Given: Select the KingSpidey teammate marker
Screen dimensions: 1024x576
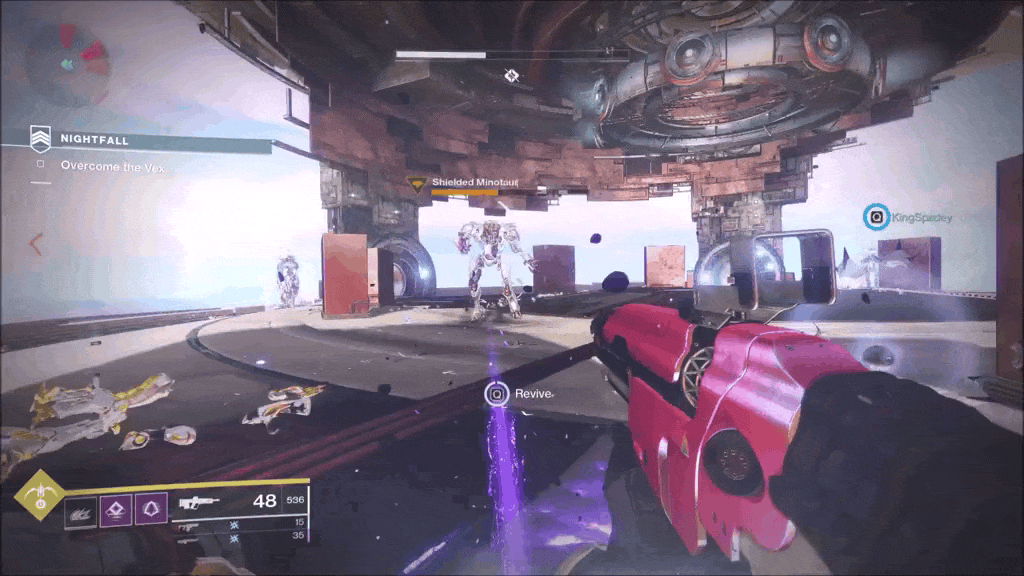Looking at the screenshot, I should 877,216.
